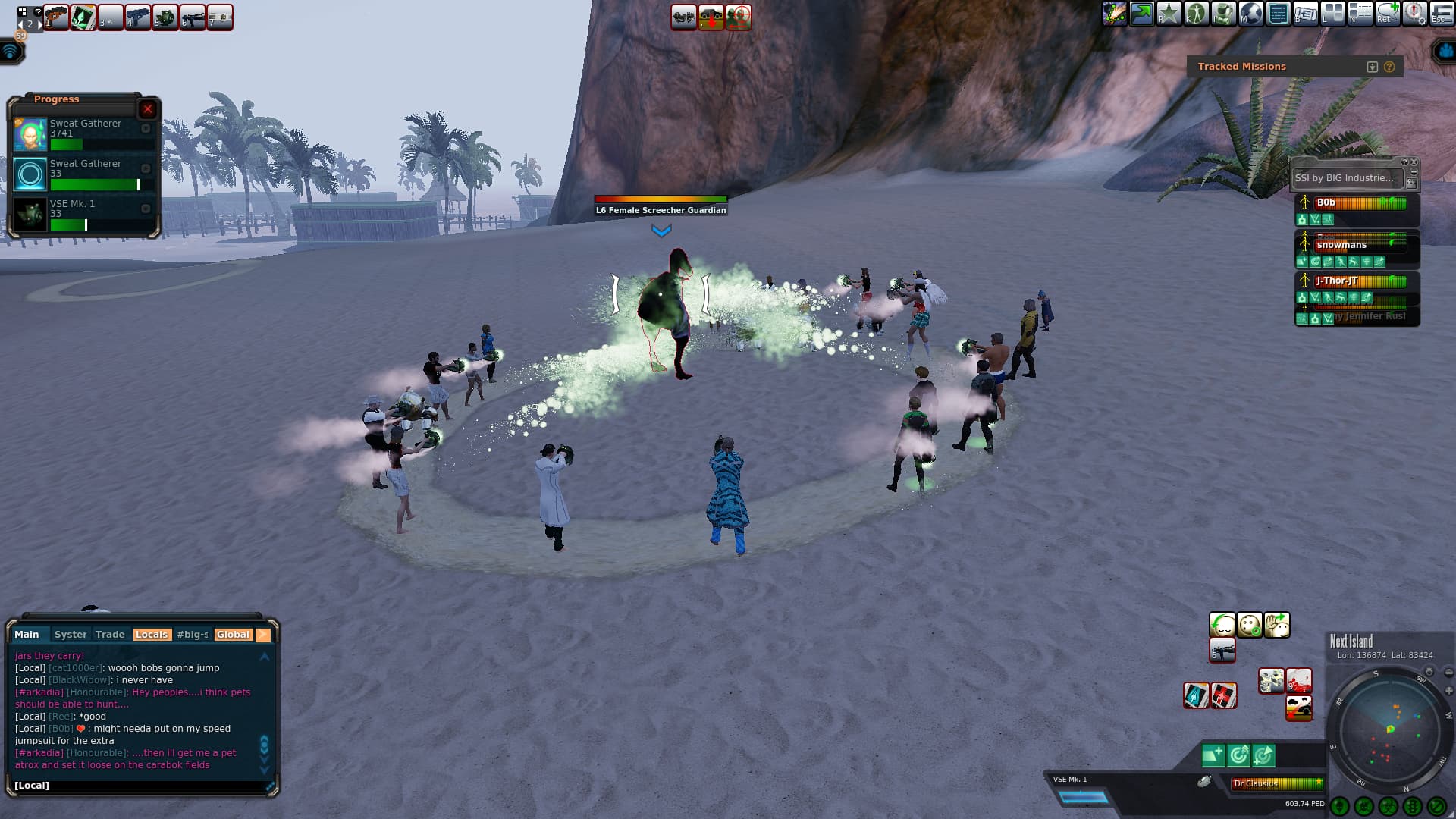Image resolution: width=1456 pixels, height=819 pixels.
Task: Open the inventory backpack icon
Action: tap(1223, 14)
